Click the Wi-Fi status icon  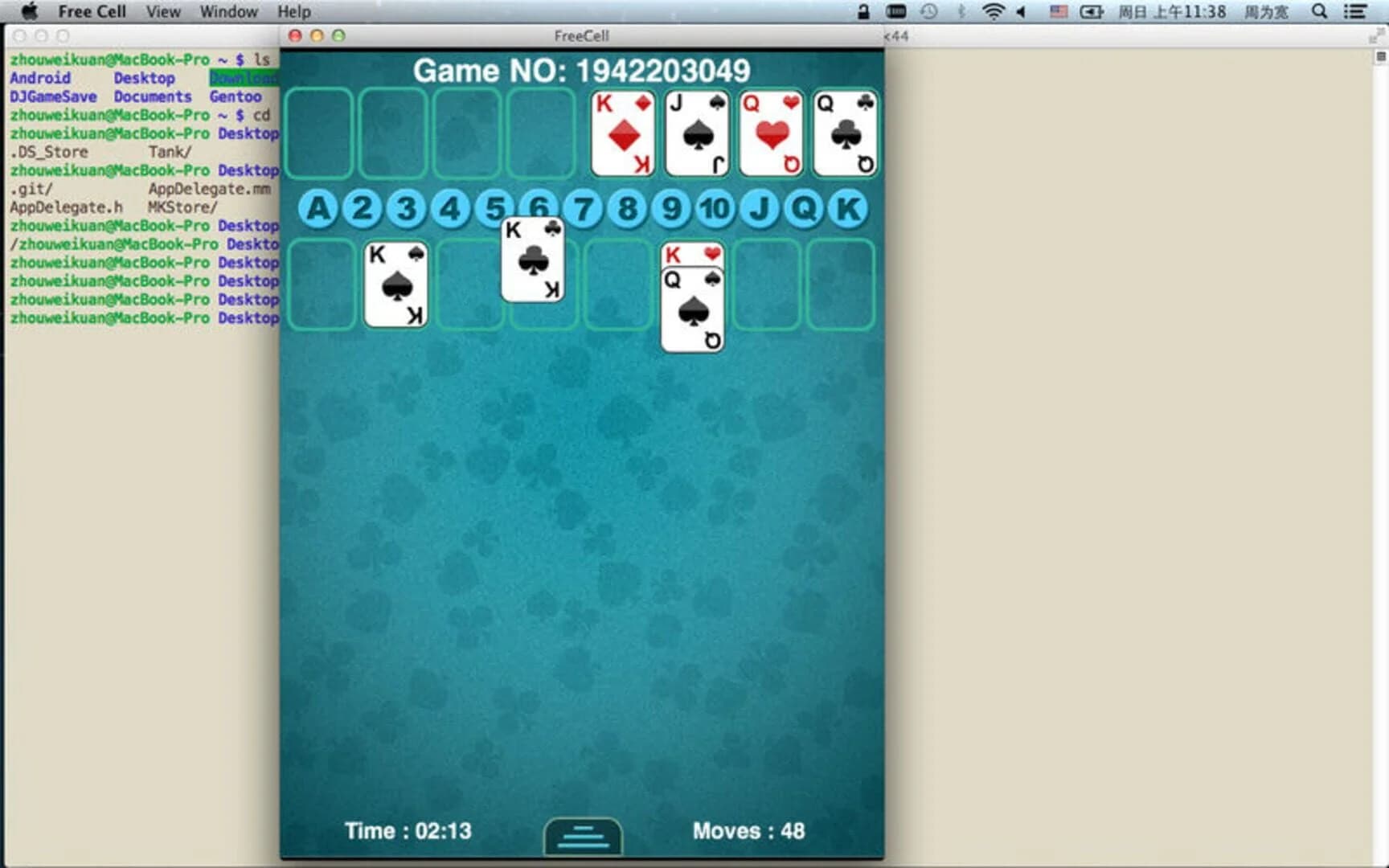pos(993,12)
